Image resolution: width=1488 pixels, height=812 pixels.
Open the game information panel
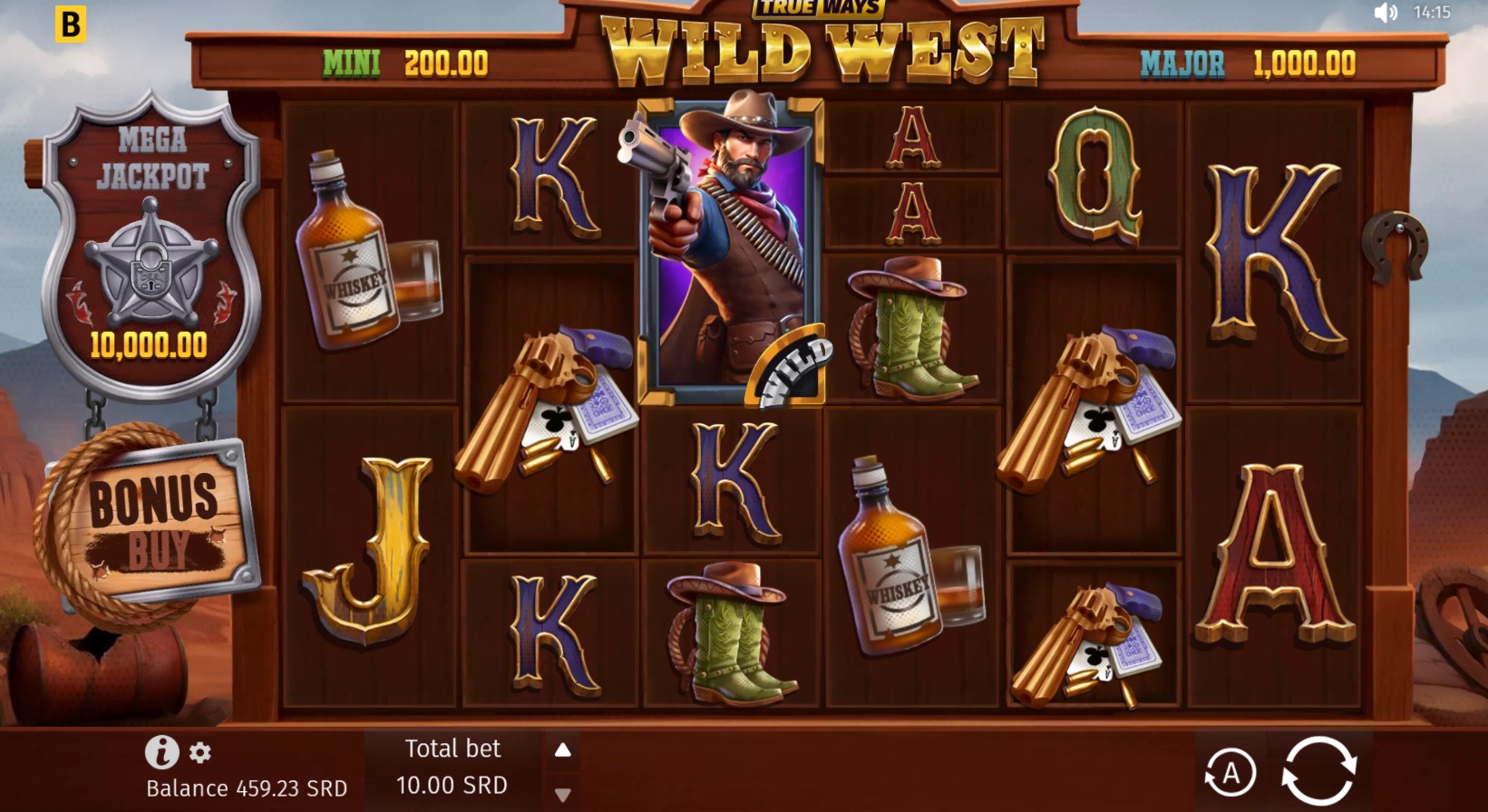pyautogui.click(x=160, y=750)
